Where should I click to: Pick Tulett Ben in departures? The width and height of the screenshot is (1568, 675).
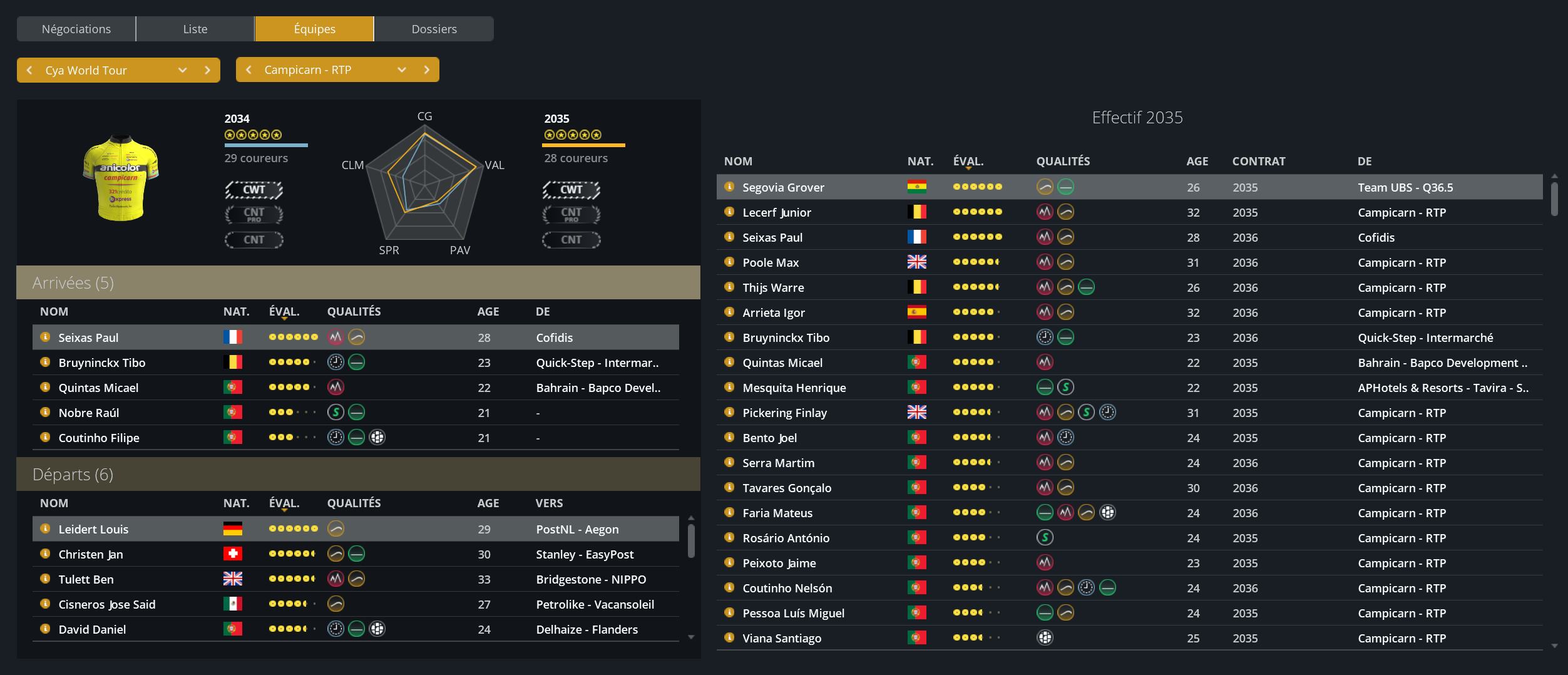click(x=86, y=579)
